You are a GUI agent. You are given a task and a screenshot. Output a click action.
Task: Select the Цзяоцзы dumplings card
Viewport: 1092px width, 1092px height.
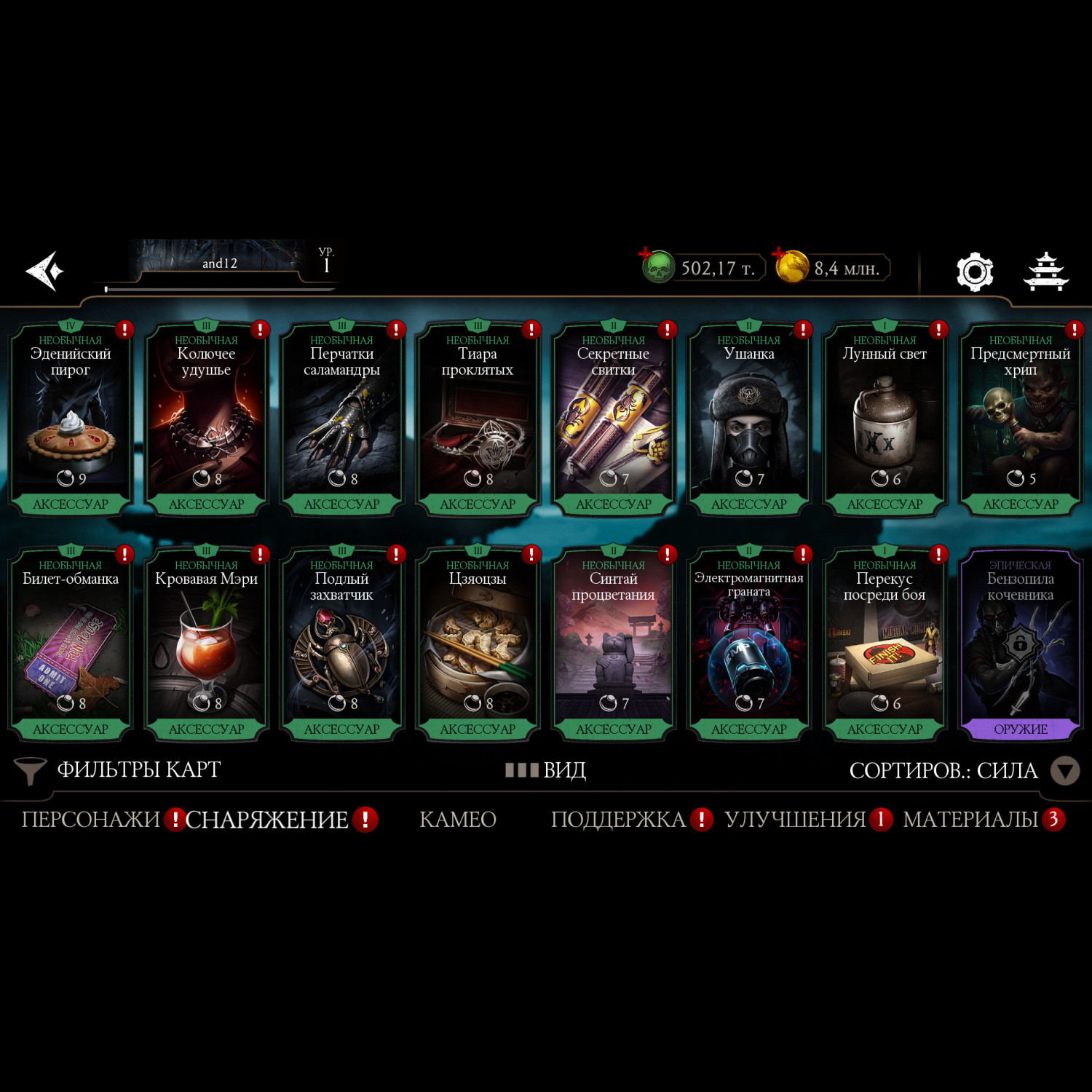click(478, 644)
